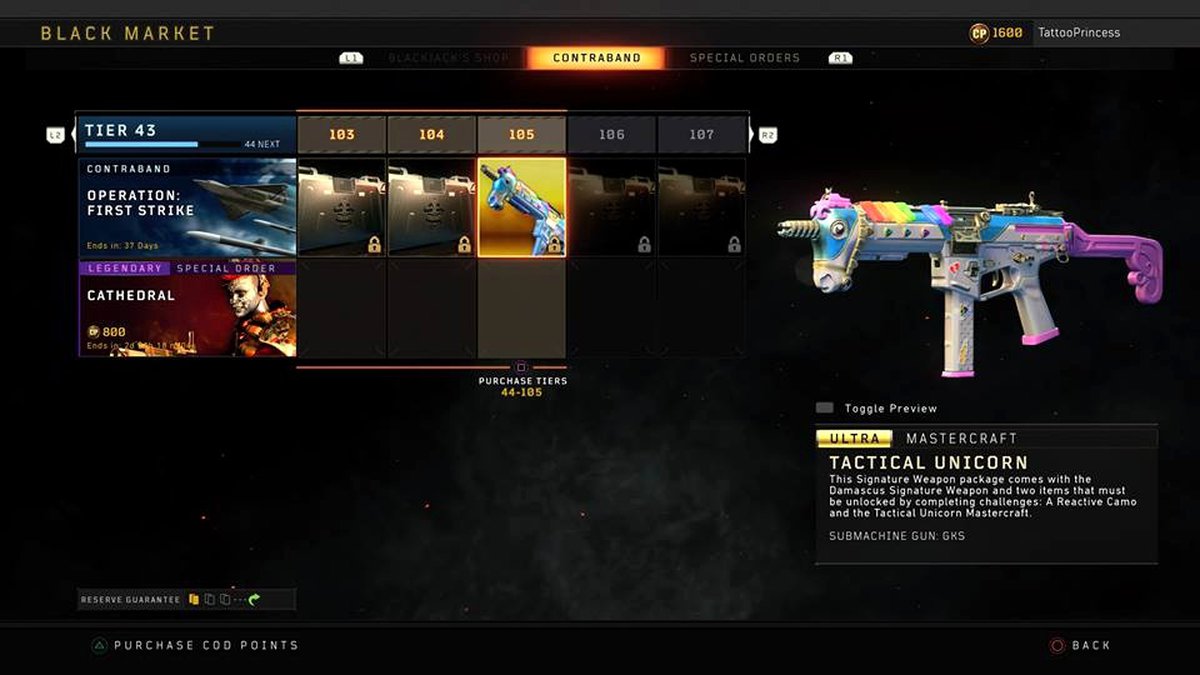Open the Operation: First Strike contraband stream

point(187,207)
